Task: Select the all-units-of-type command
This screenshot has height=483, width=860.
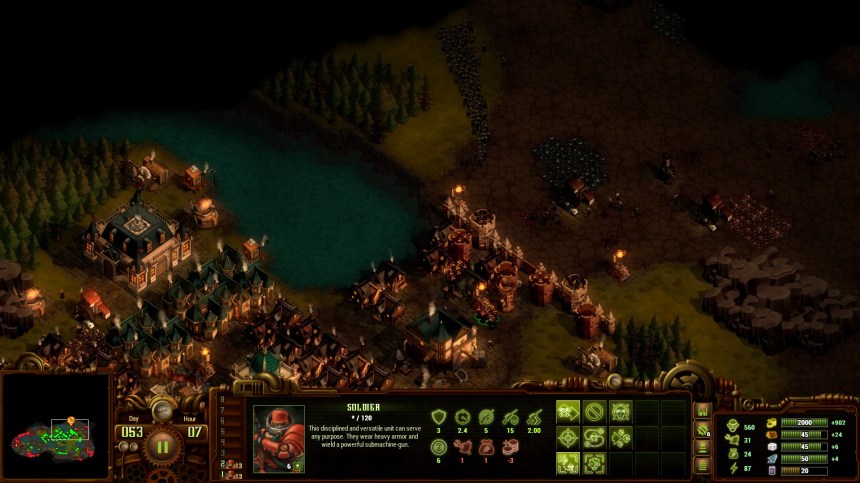Action: point(568,463)
